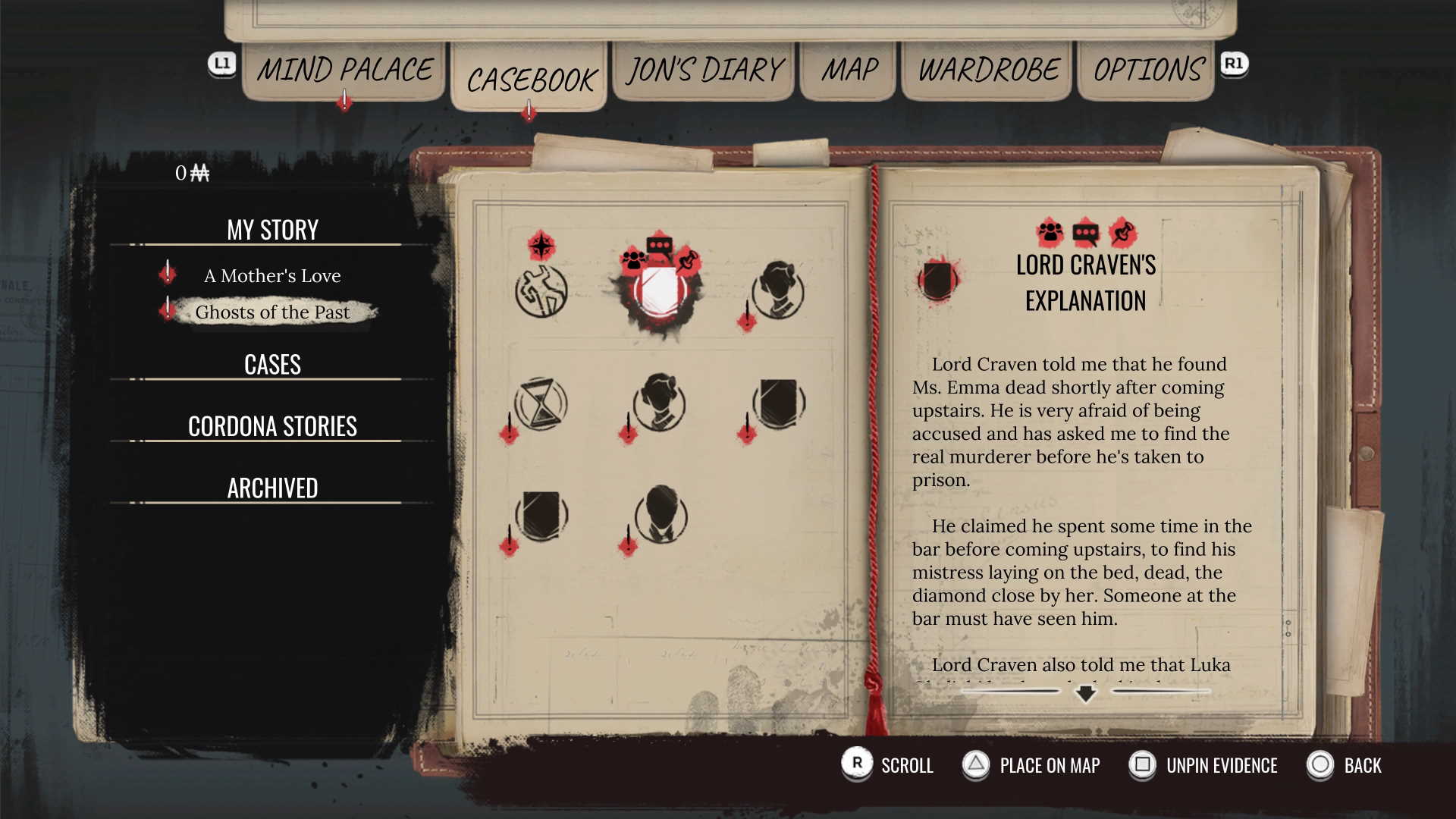This screenshot has width=1456, height=819.
Task: Go to the Options tab
Action: tap(1148, 71)
